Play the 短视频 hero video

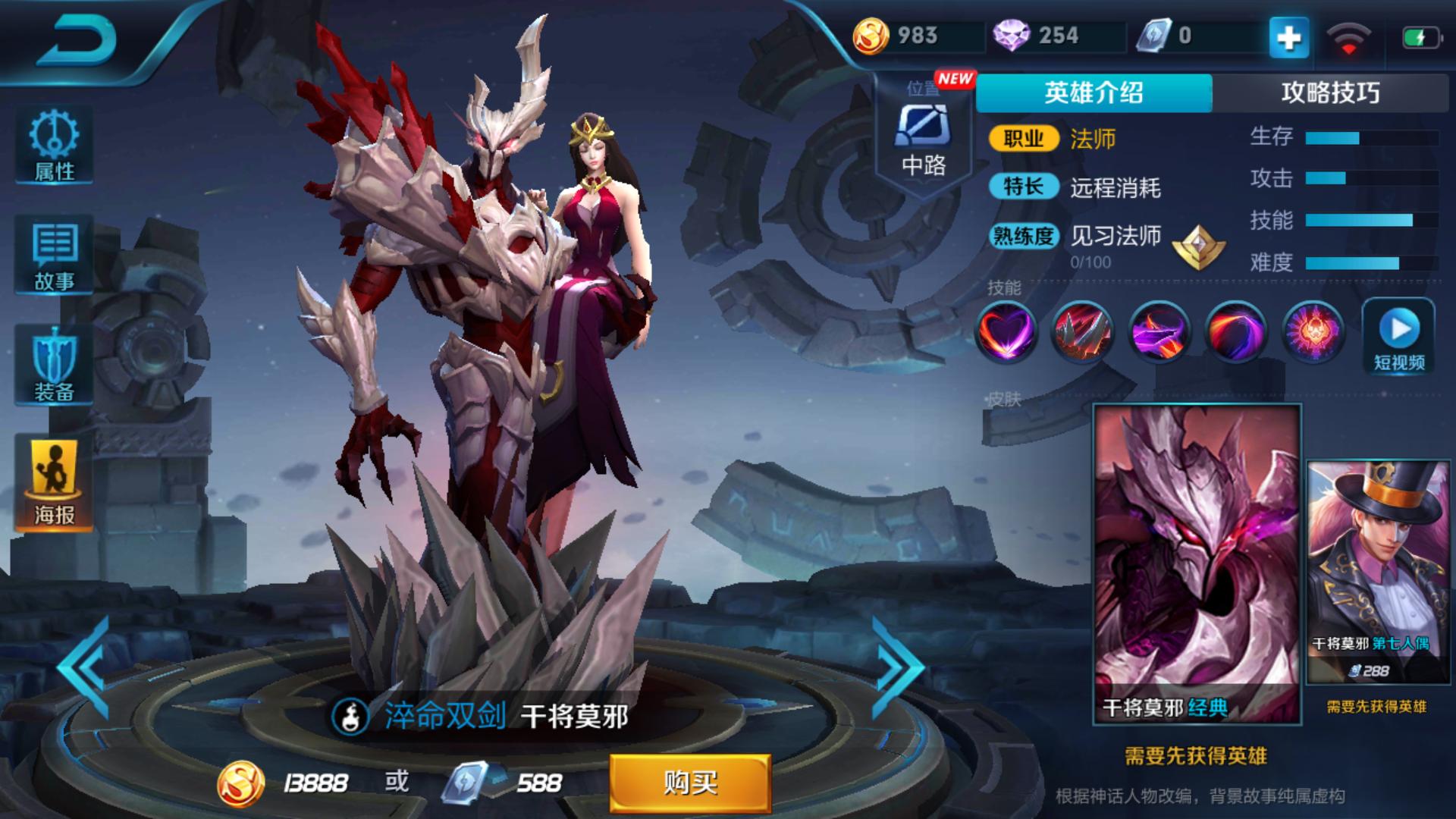(x=1398, y=334)
